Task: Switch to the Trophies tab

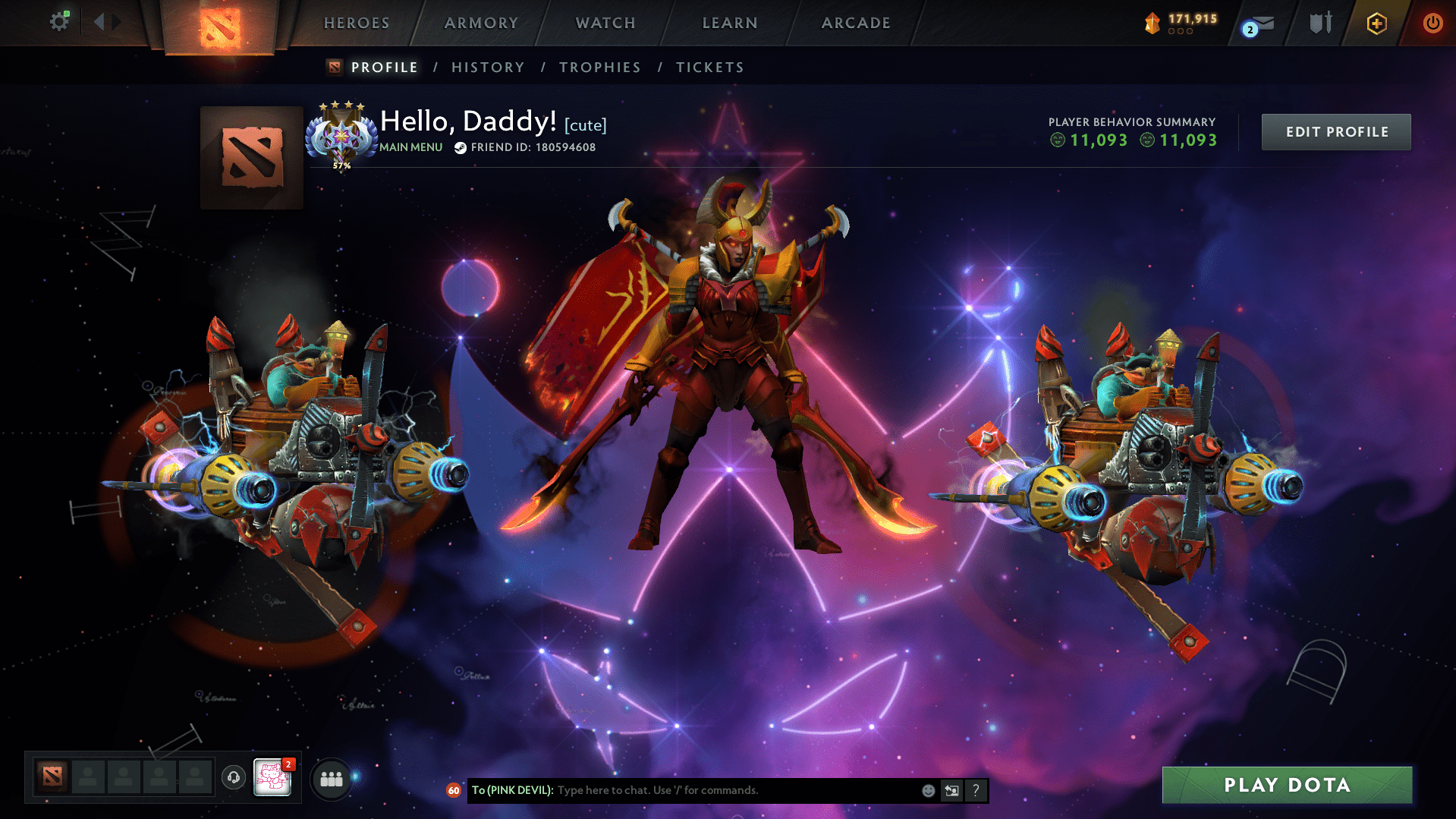Action: tap(599, 67)
